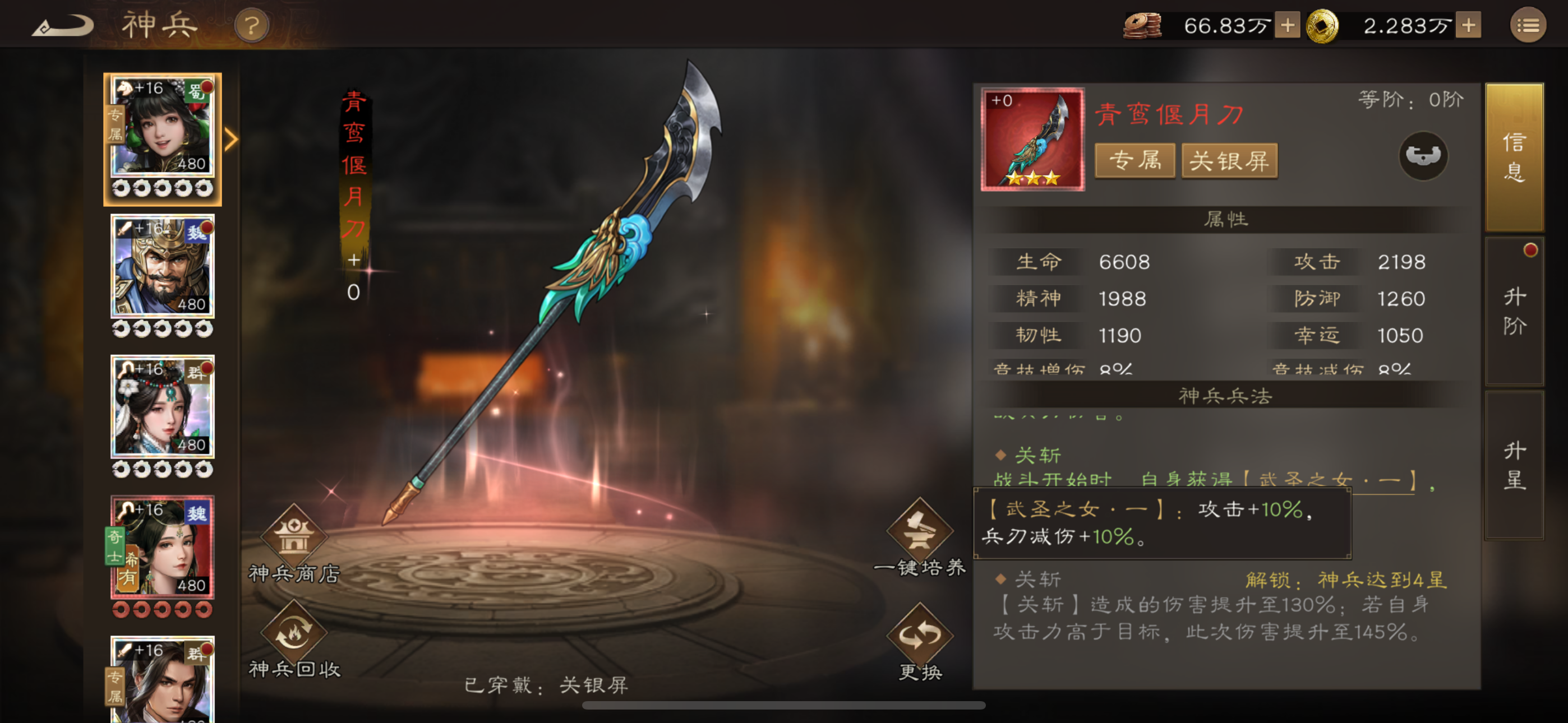This screenshot has height=723, width=1568.
Task: Click the weapon lock icon beside 青鸾偃月刀
Action: click(1424, 156)
